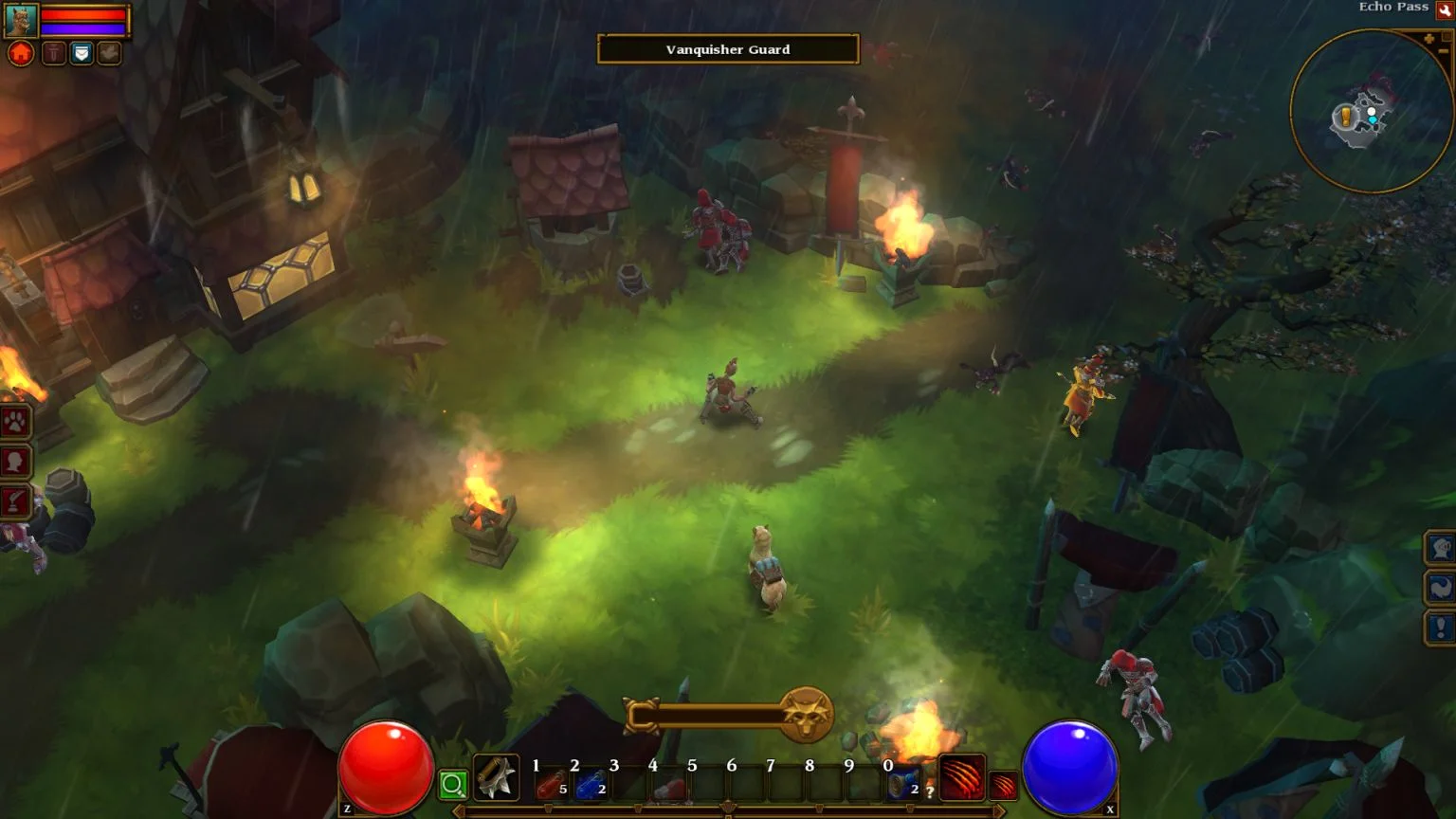Open the exclamation mark button on the right edge

pos(1441,627)
